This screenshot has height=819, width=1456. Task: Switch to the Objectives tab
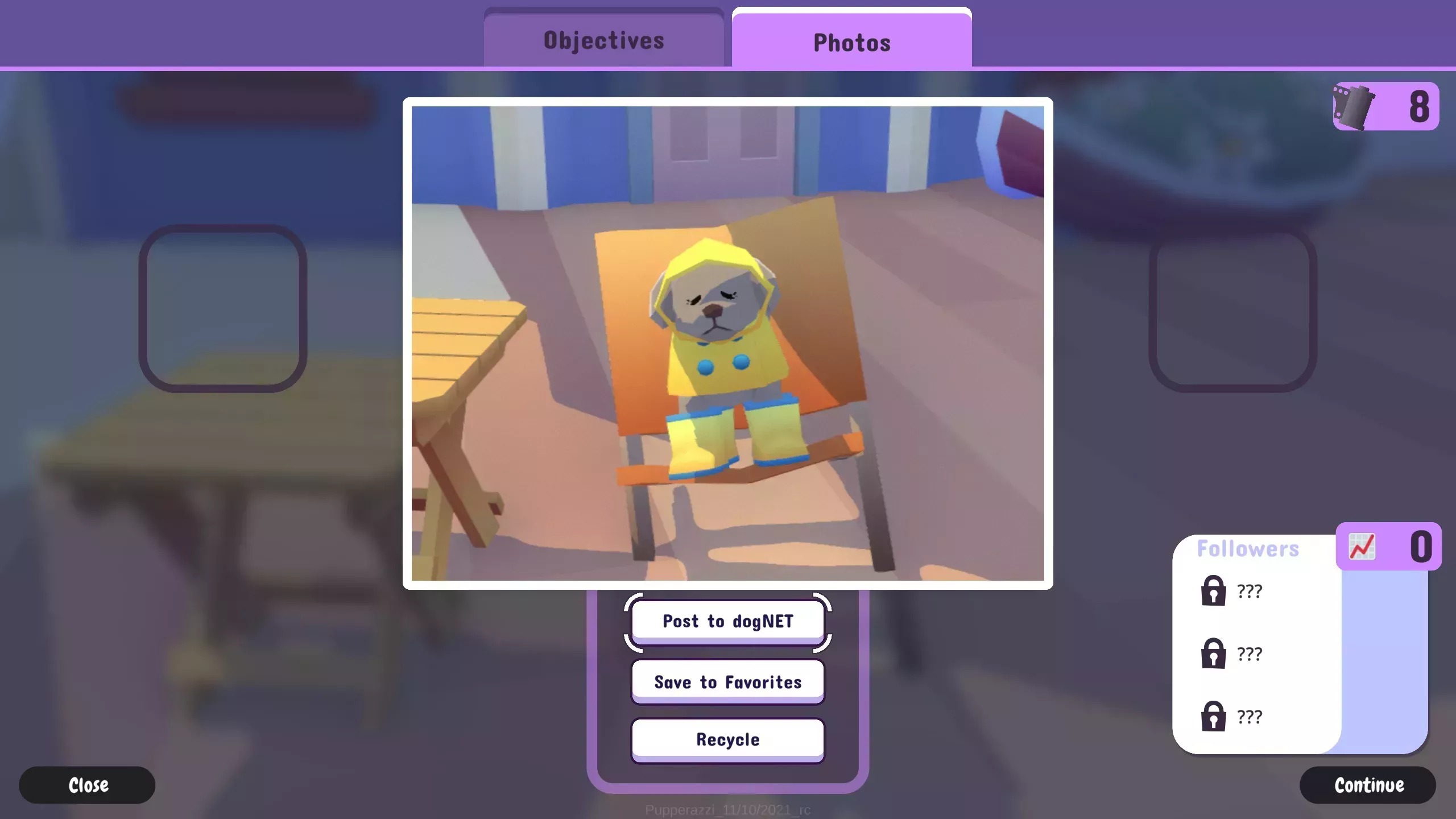[603, 40]
